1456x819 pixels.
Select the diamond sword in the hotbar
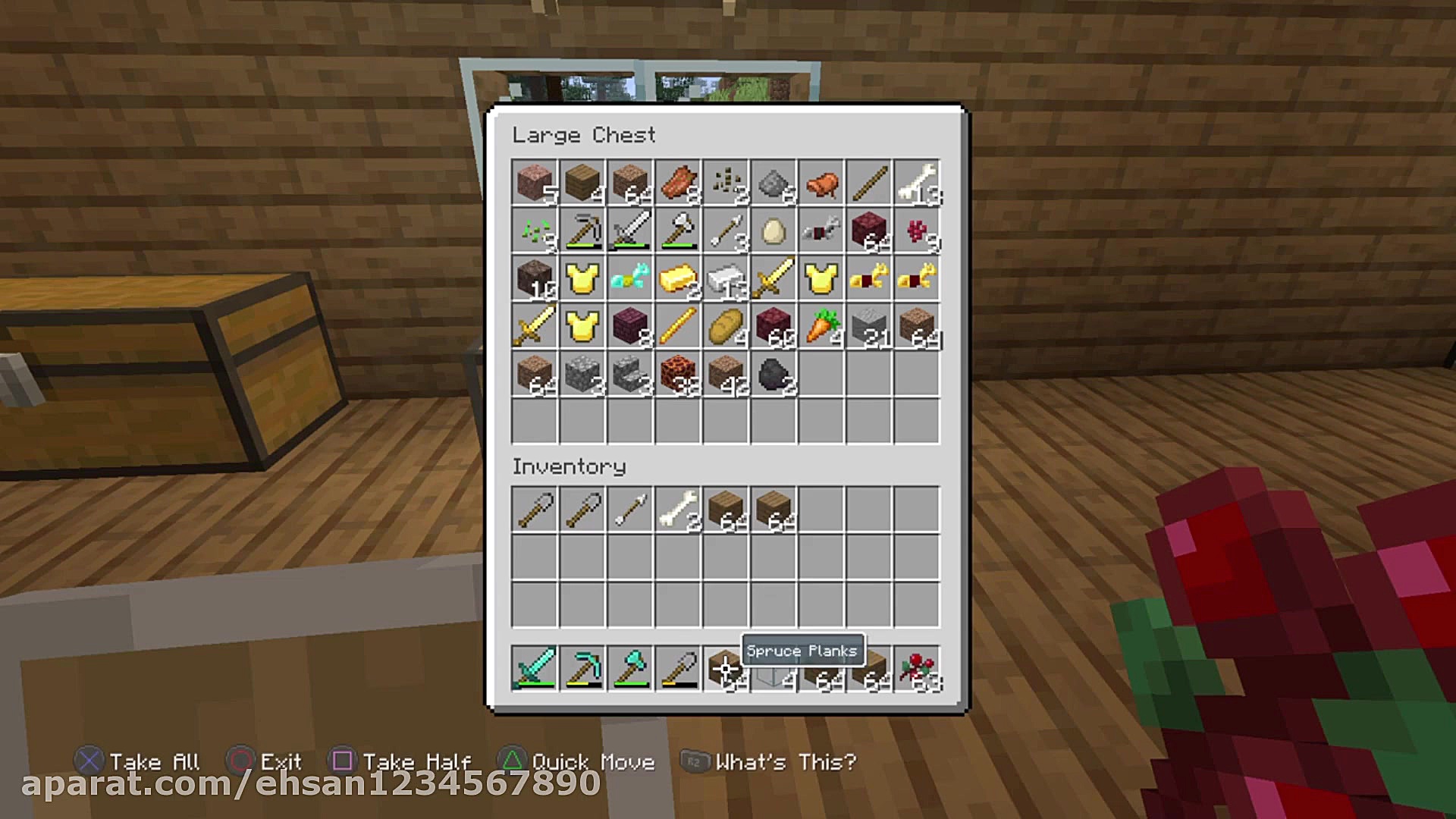pos(535,668)
